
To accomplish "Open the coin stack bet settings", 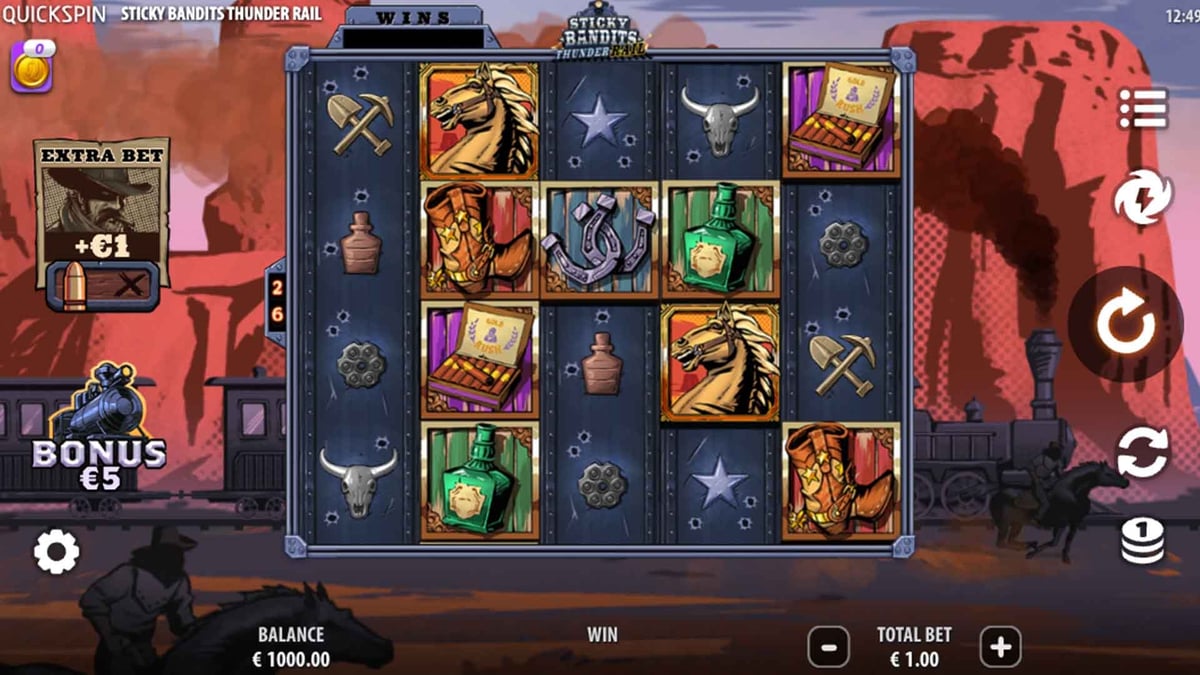I will 1142,540.
